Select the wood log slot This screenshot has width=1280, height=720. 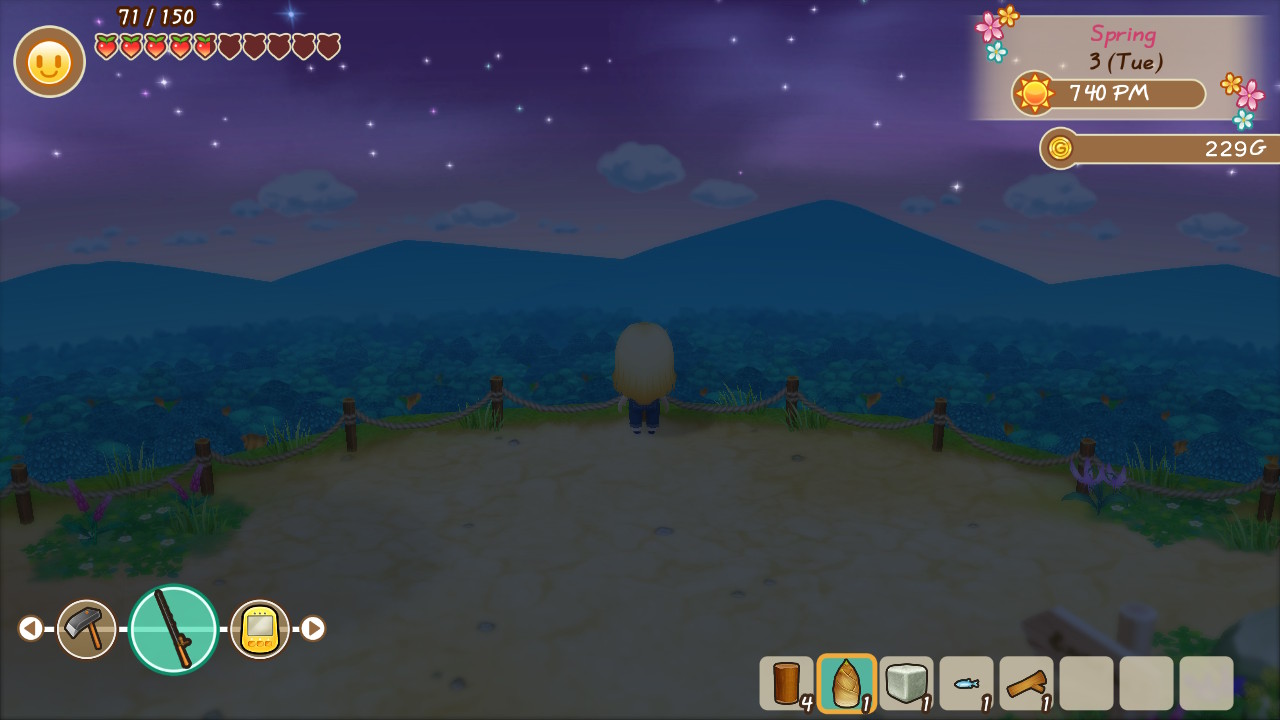[x=786, y=683]
